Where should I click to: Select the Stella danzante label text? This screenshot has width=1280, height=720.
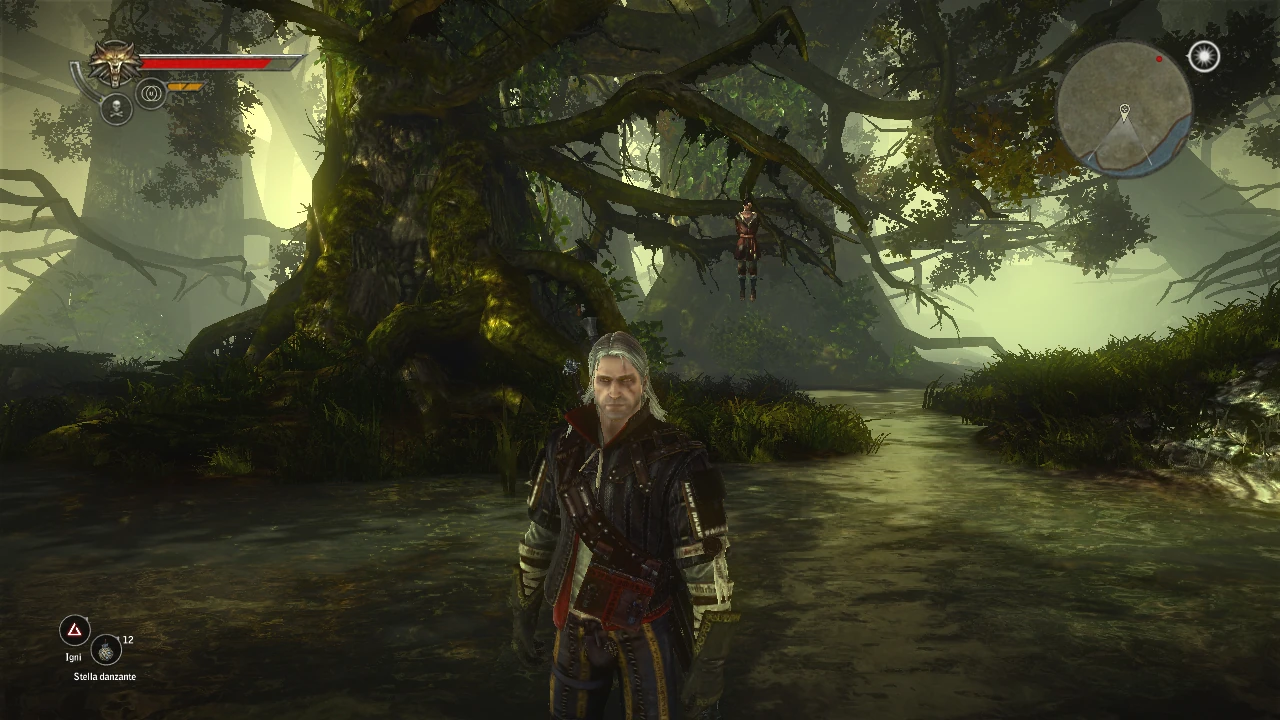105,676
